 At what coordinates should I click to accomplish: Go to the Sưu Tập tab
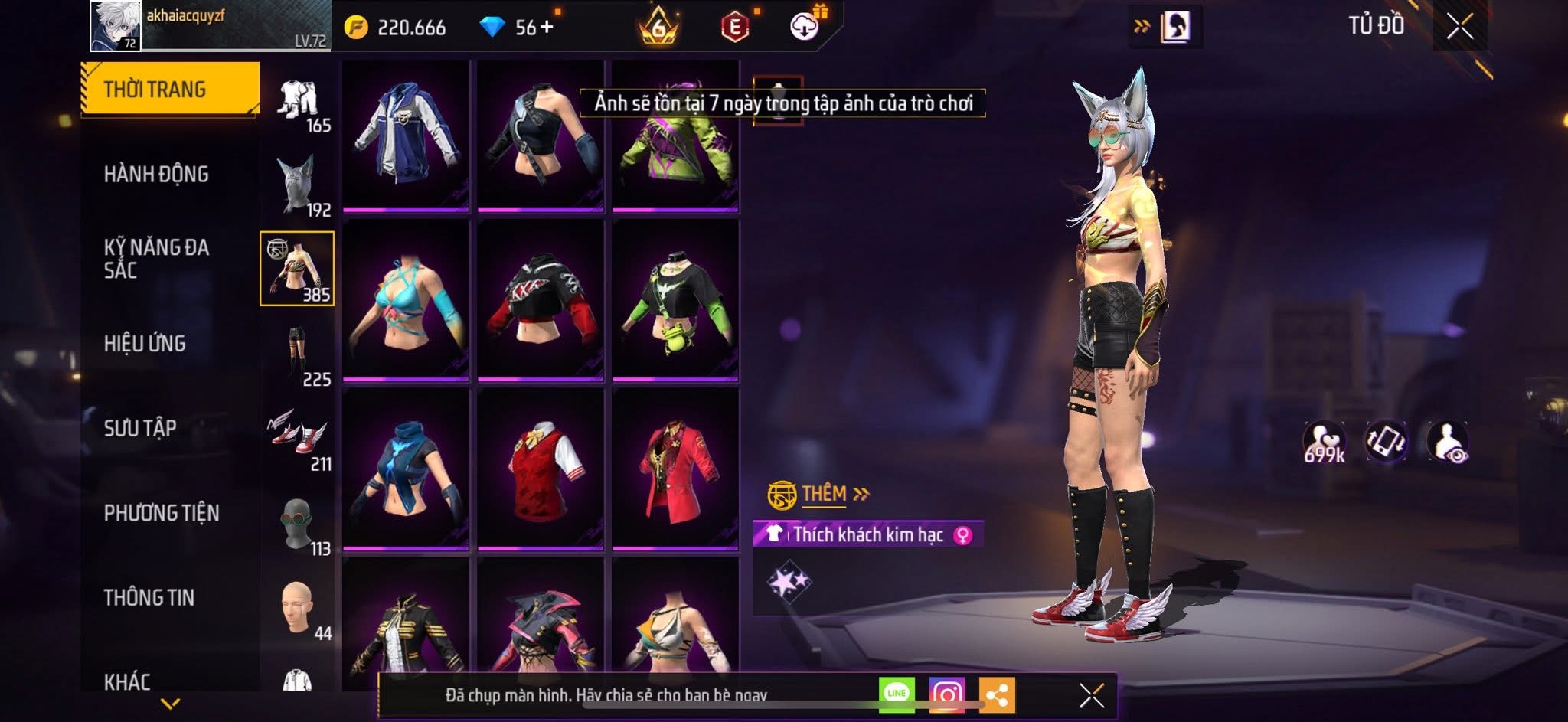[140, 428]
